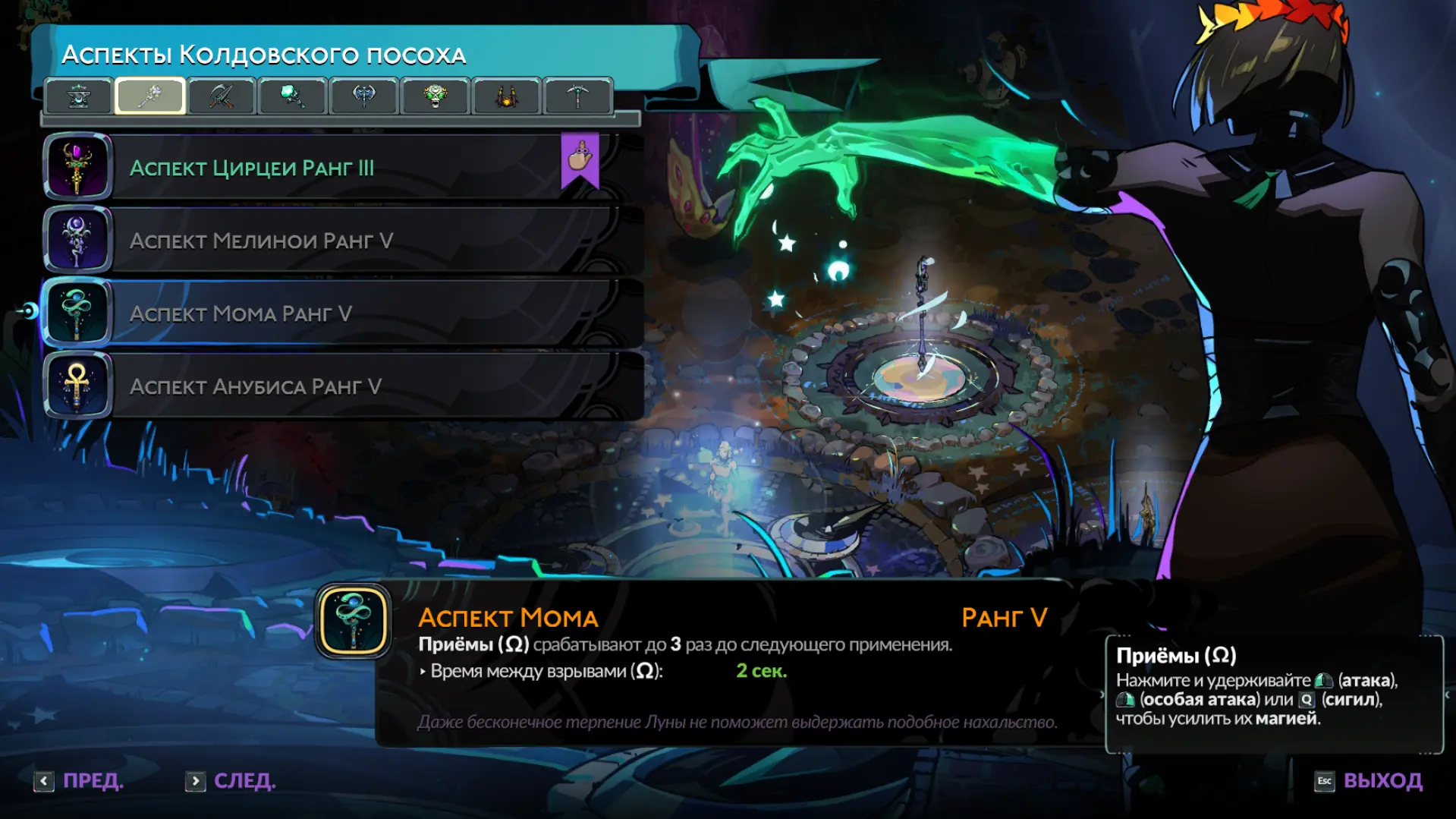Viewport: 1456px width, 819px height.
Task: Open the double-headed axe tab
Action: (364, 96)
